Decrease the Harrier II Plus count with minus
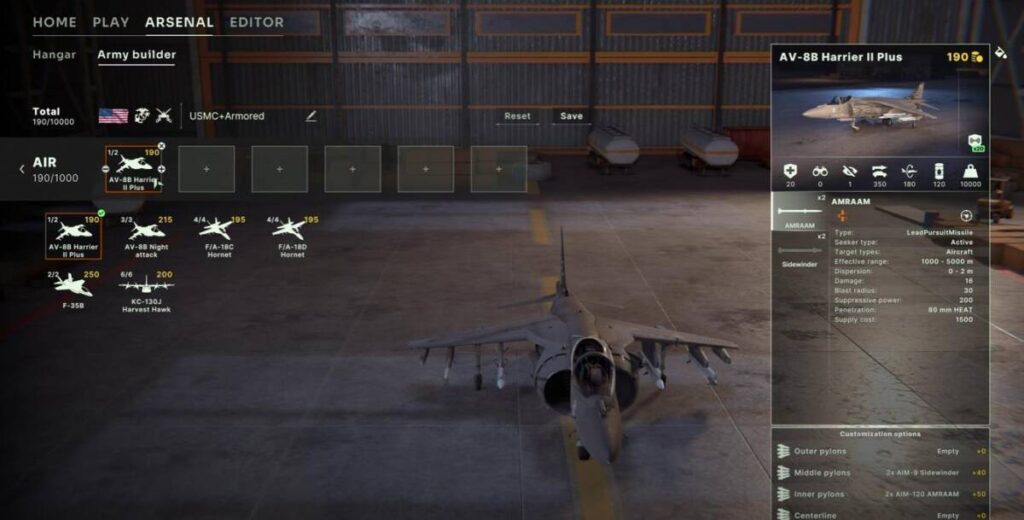Screen dimensions: 1024x520 coord(107,169)
